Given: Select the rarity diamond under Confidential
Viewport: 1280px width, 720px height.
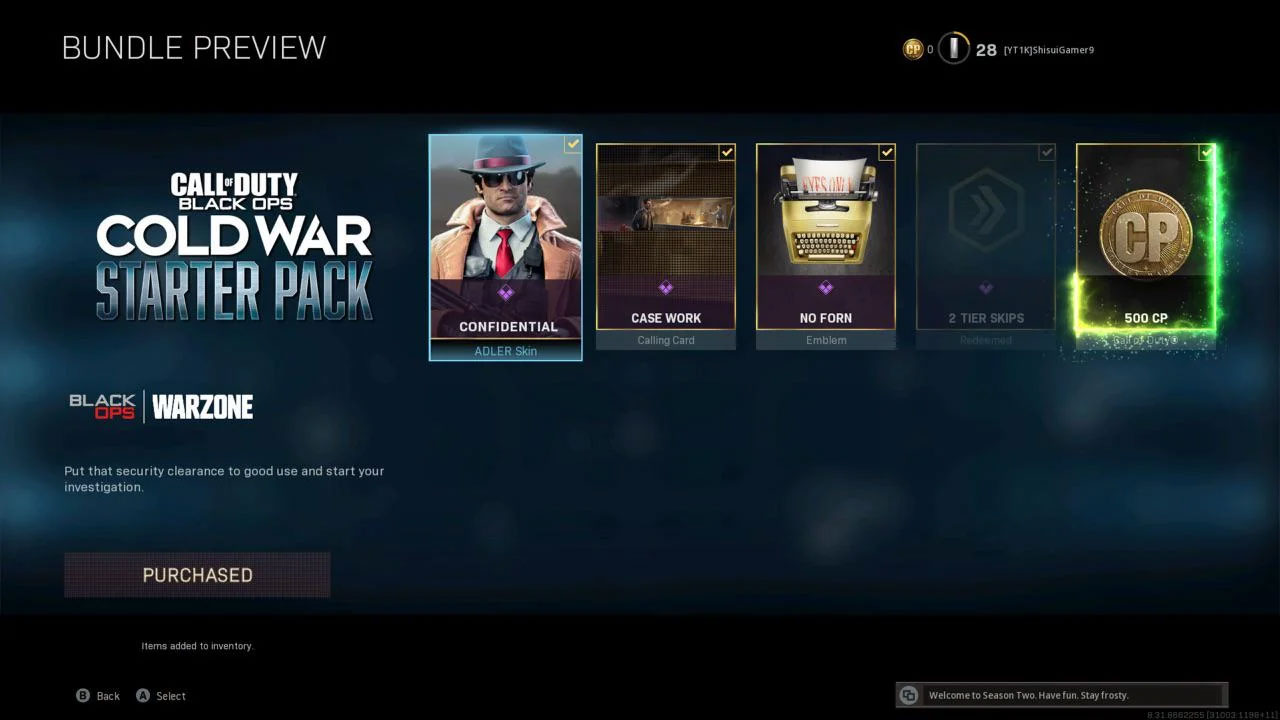Looking at the screenshot, I should click(505, 292).
